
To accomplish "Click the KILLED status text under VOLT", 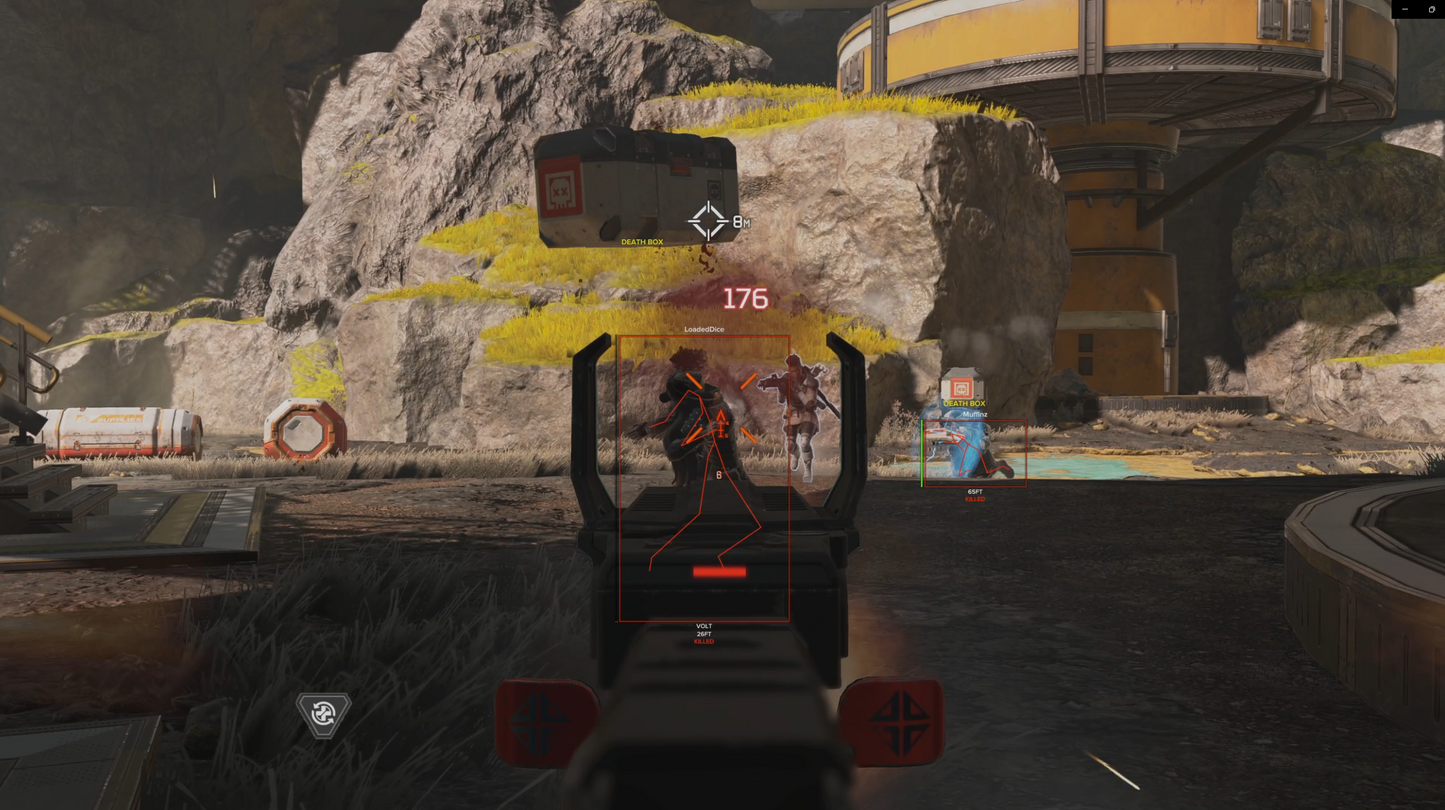I will pos(704,641).
